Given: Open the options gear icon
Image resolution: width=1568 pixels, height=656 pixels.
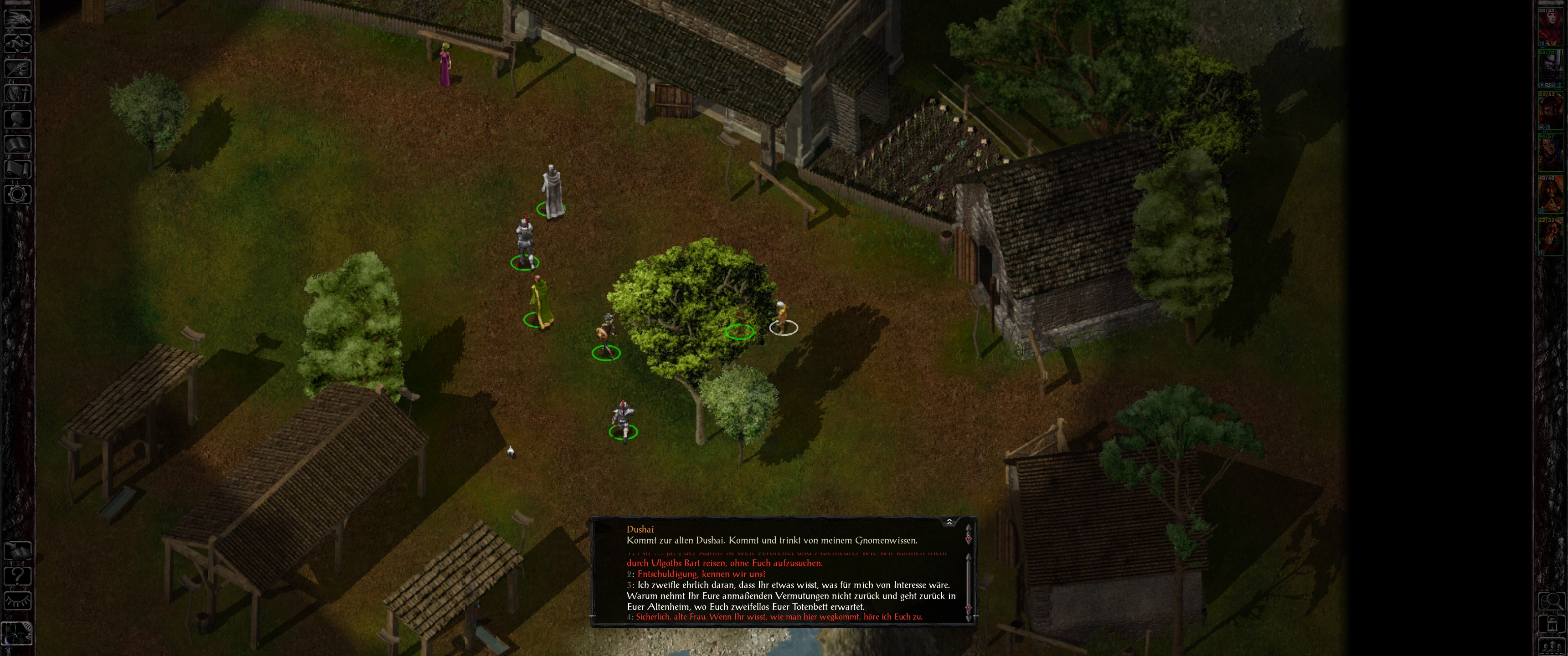Looking at the screenshot, I should pos(18,194).
